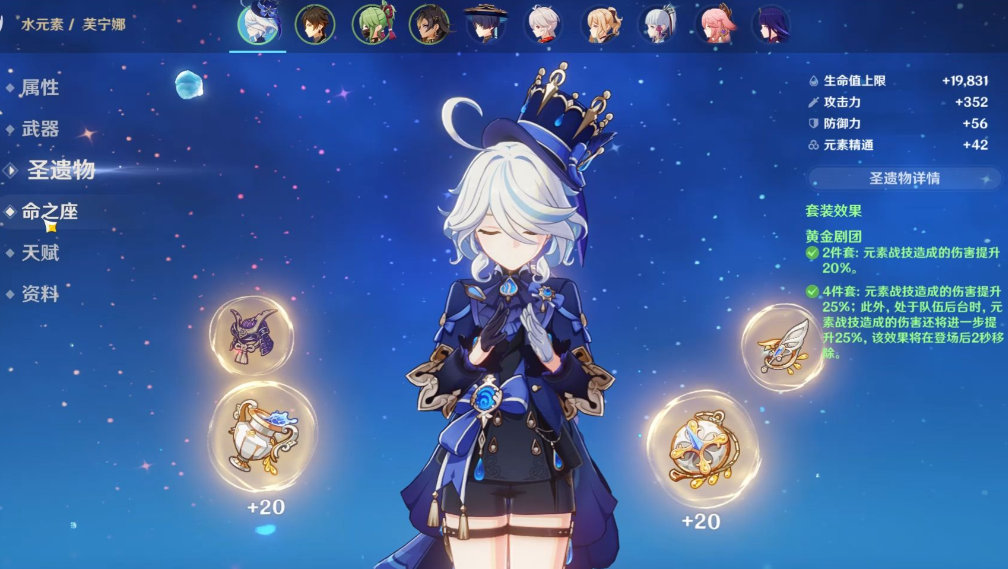Screen dimensions: 1008x569
Task: Open the 命之座 constellation menu entry
Action: 49,212
